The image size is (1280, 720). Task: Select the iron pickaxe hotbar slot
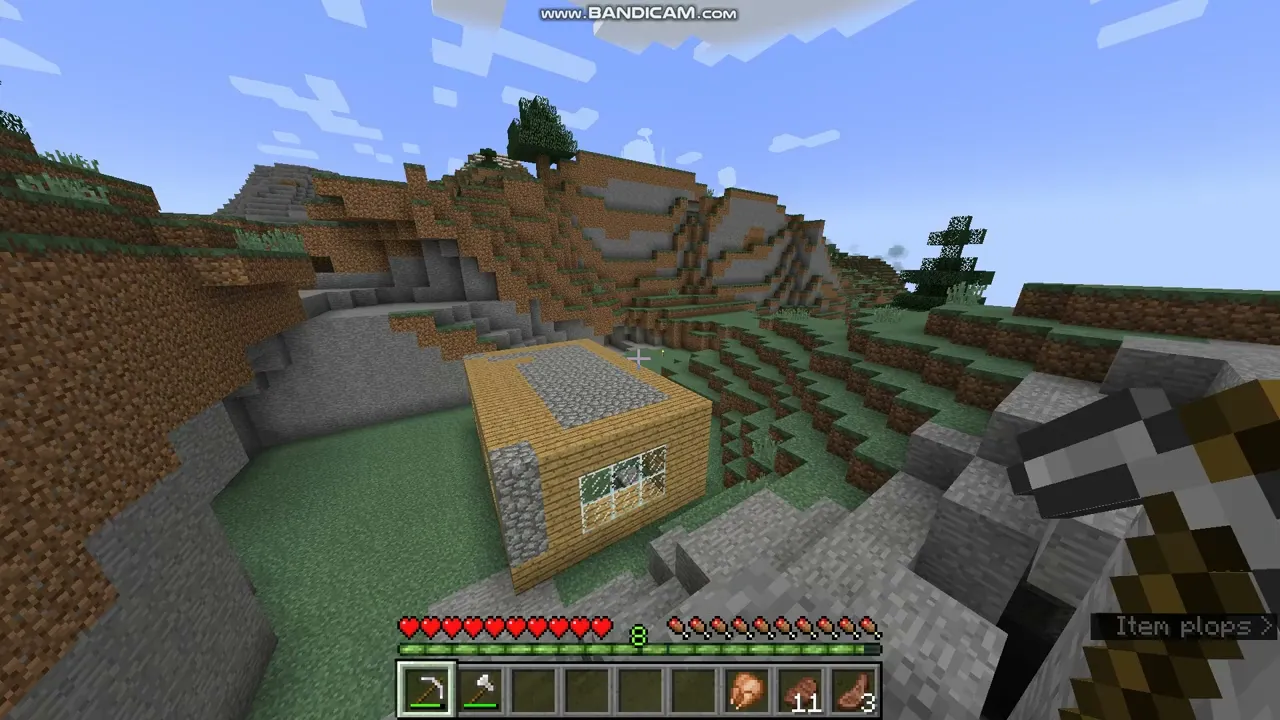[427, 690]
